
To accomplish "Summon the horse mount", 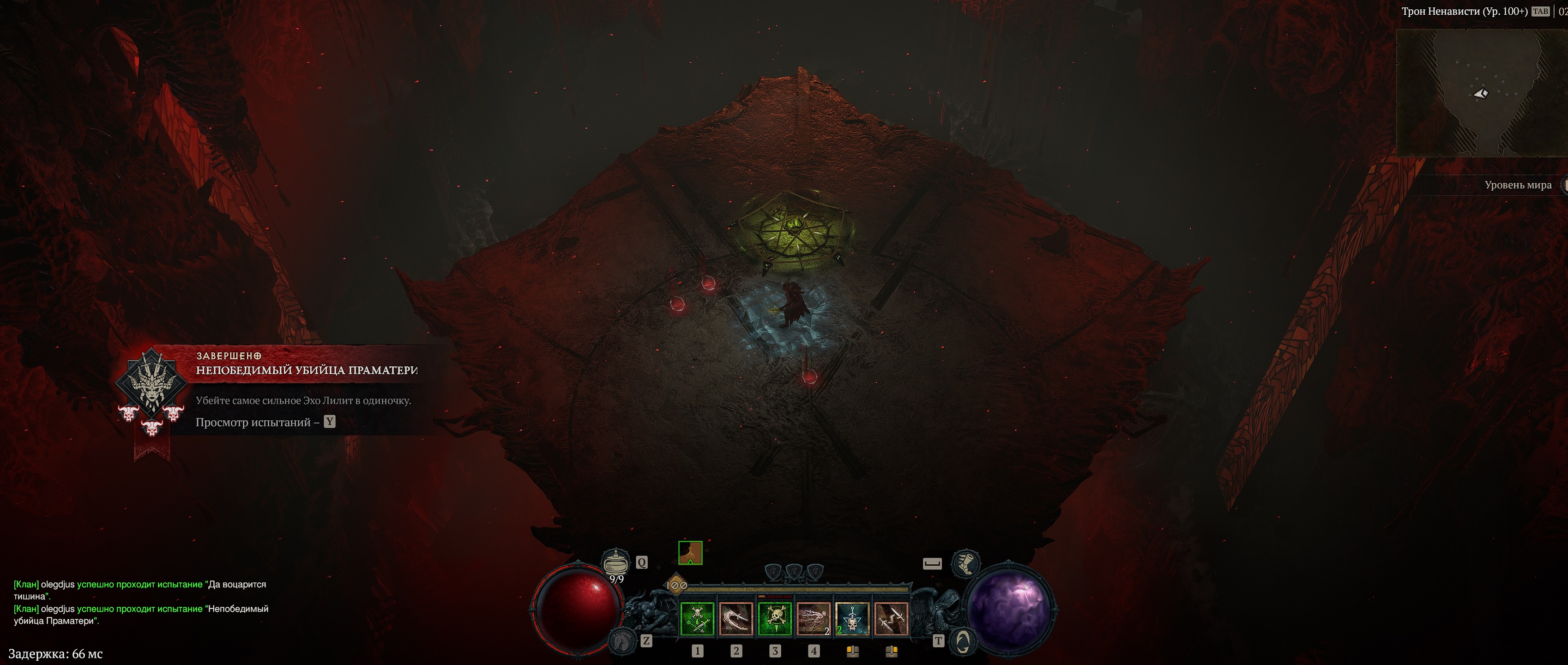I will pyautogui.click(x=621, y=640).
